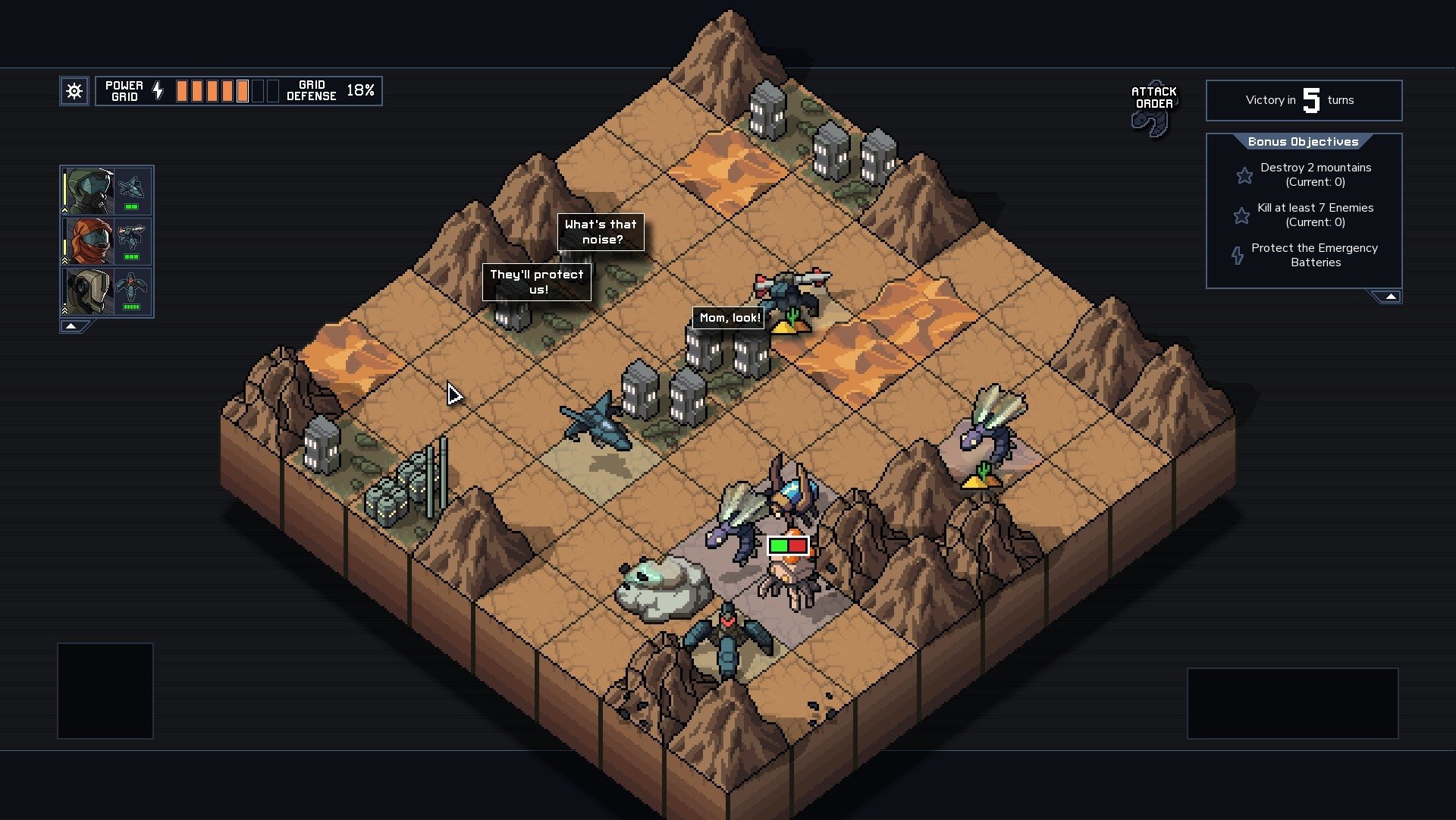The image size is (1456, 820).
Task: Click the lightning icon beside Protect the Emergency Batteries
Action: (1239, 256)
